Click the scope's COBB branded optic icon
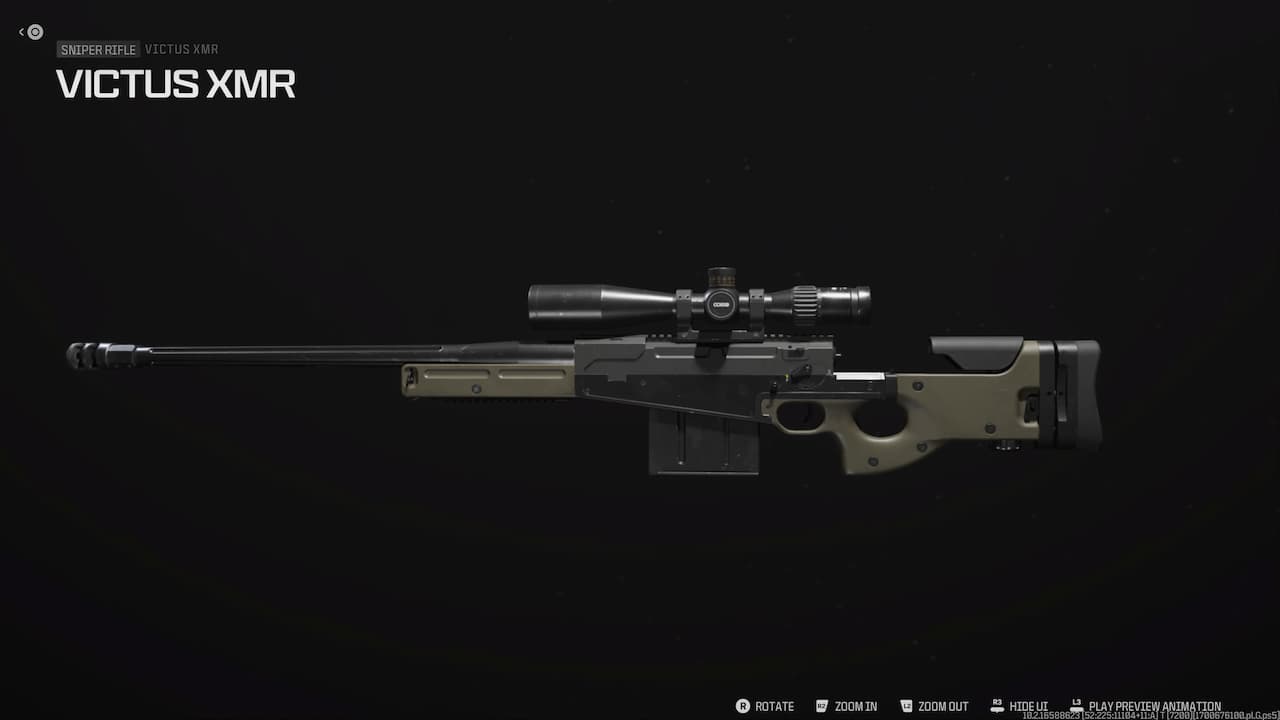Viewport: 1280px width, 720px height. coord(721,304)
